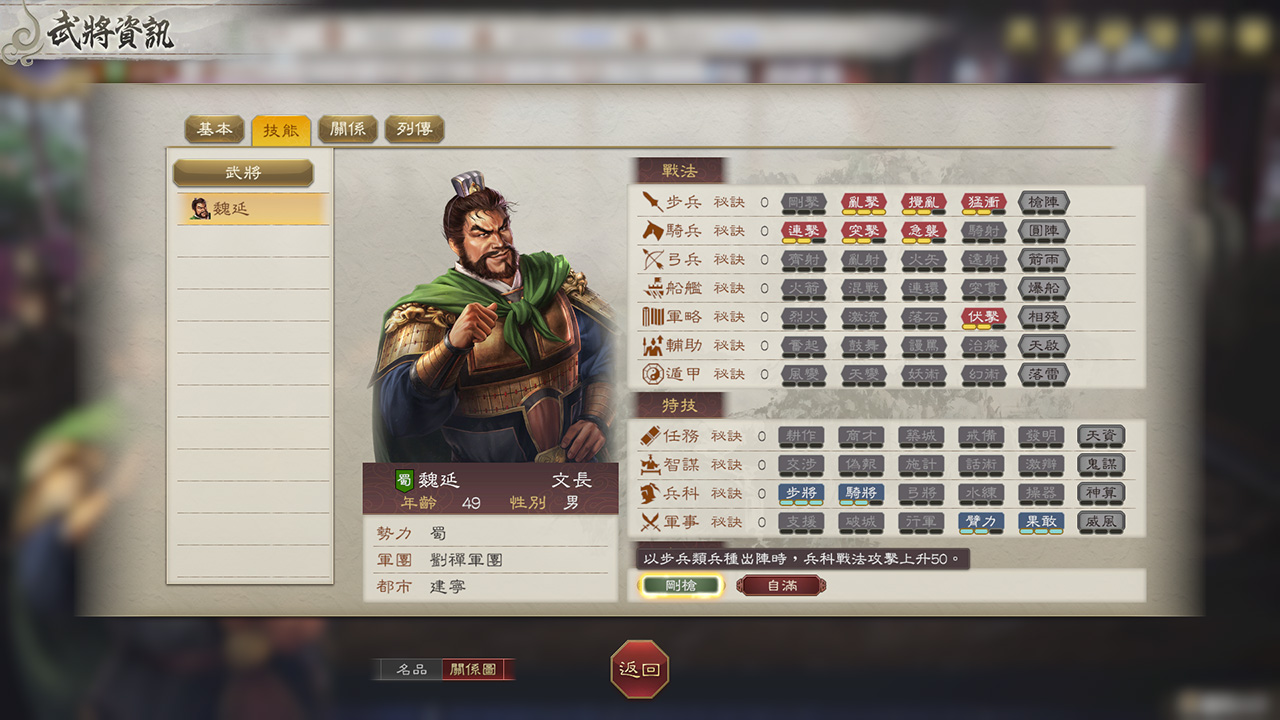Select the spear infantry (步兵) icon

tap(656, 203)
